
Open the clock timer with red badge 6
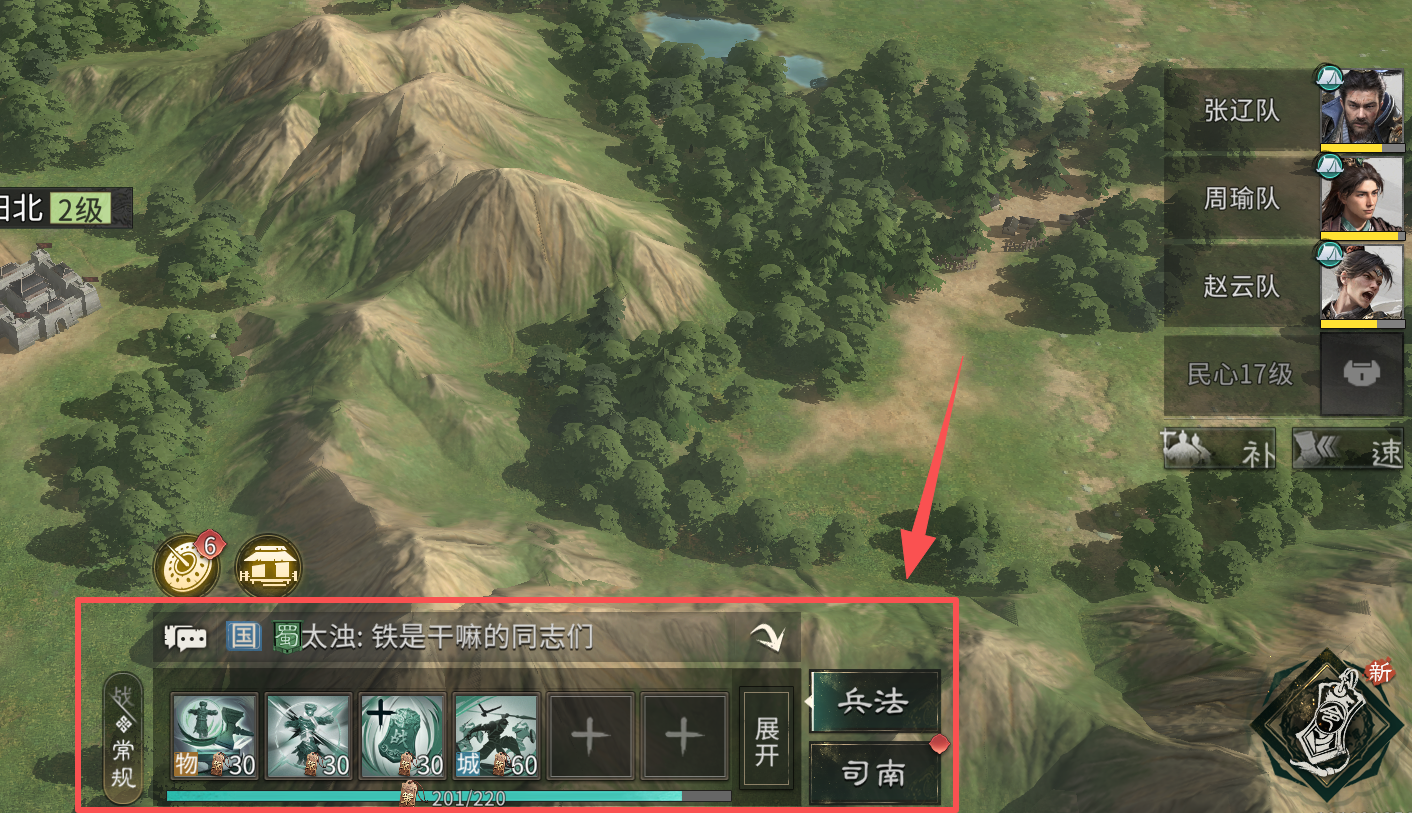tap(185, 563)
